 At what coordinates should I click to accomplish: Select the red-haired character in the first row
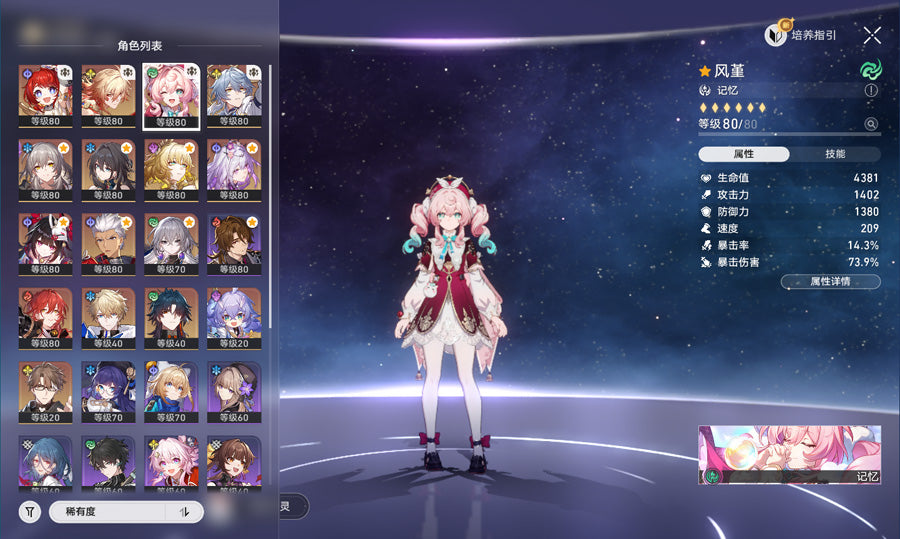[45, 96]
